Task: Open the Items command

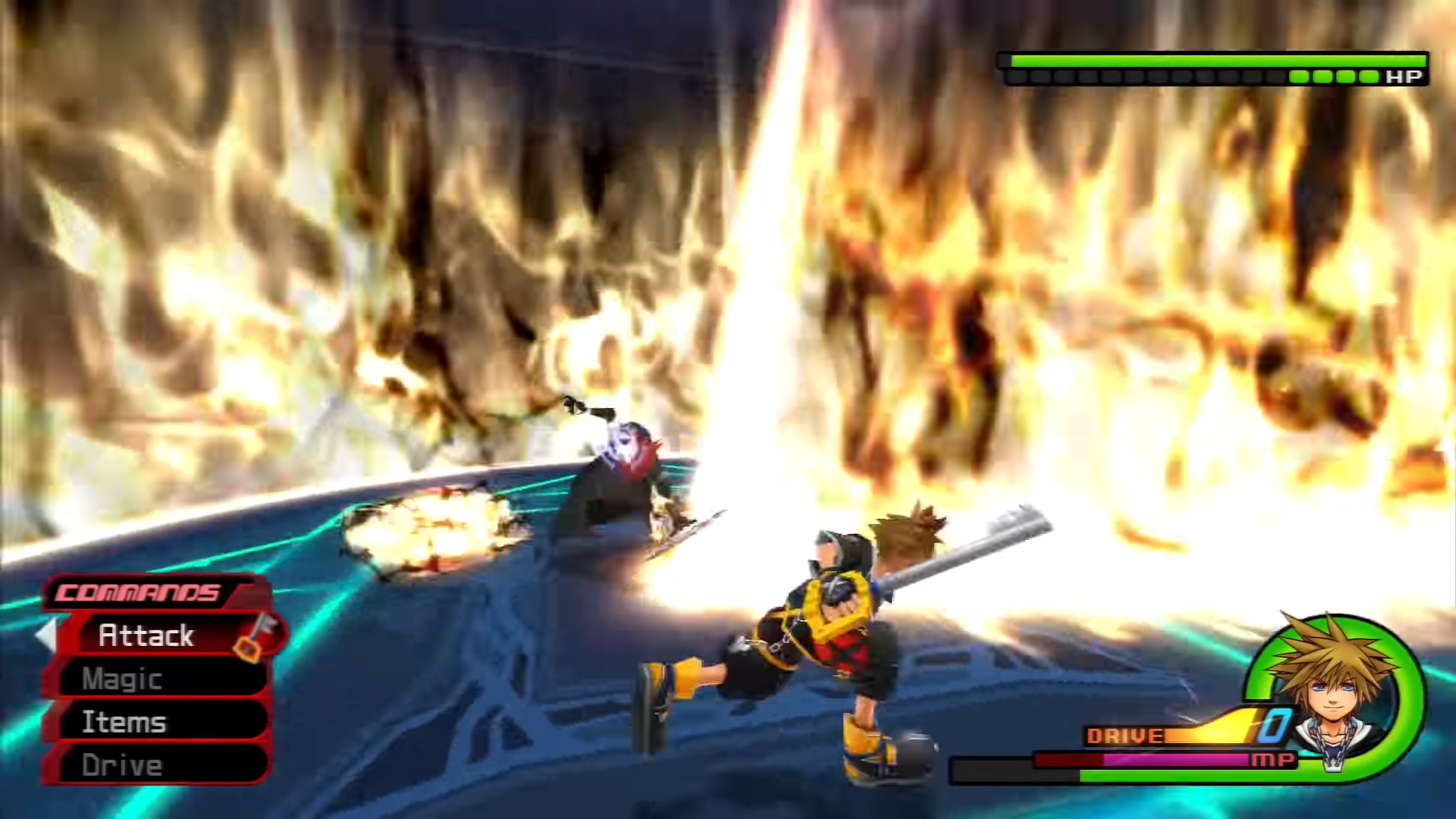Action: coord(124,722)
